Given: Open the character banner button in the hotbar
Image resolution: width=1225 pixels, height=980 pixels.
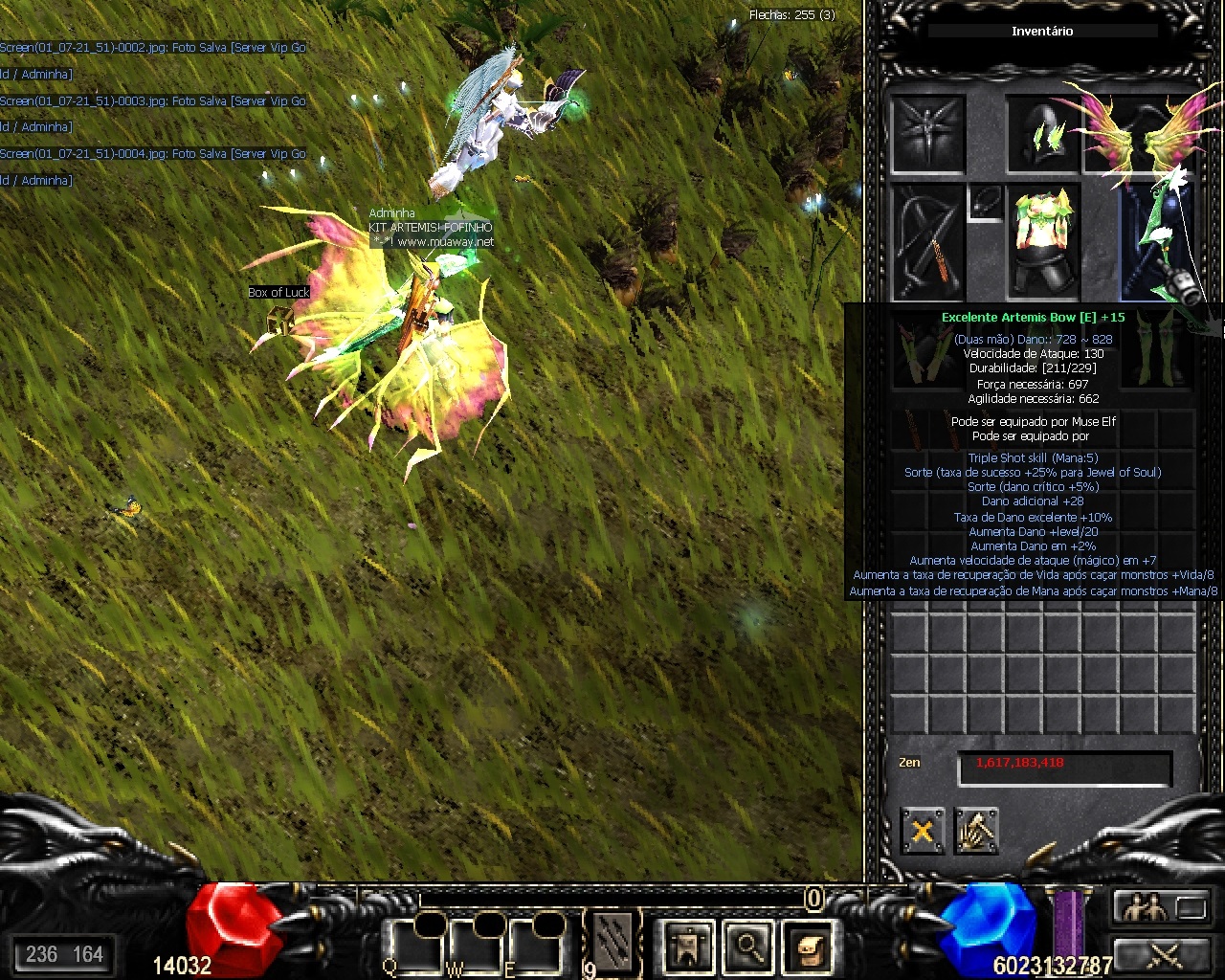Looking at the screenshot, I should tap(688, 947).
